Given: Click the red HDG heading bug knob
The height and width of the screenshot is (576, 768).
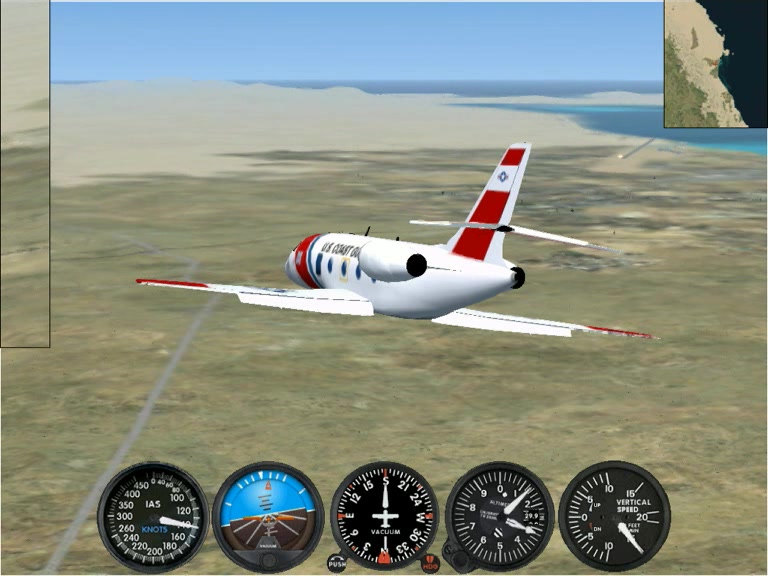Looking at the screenshot, I should [431, 563].
